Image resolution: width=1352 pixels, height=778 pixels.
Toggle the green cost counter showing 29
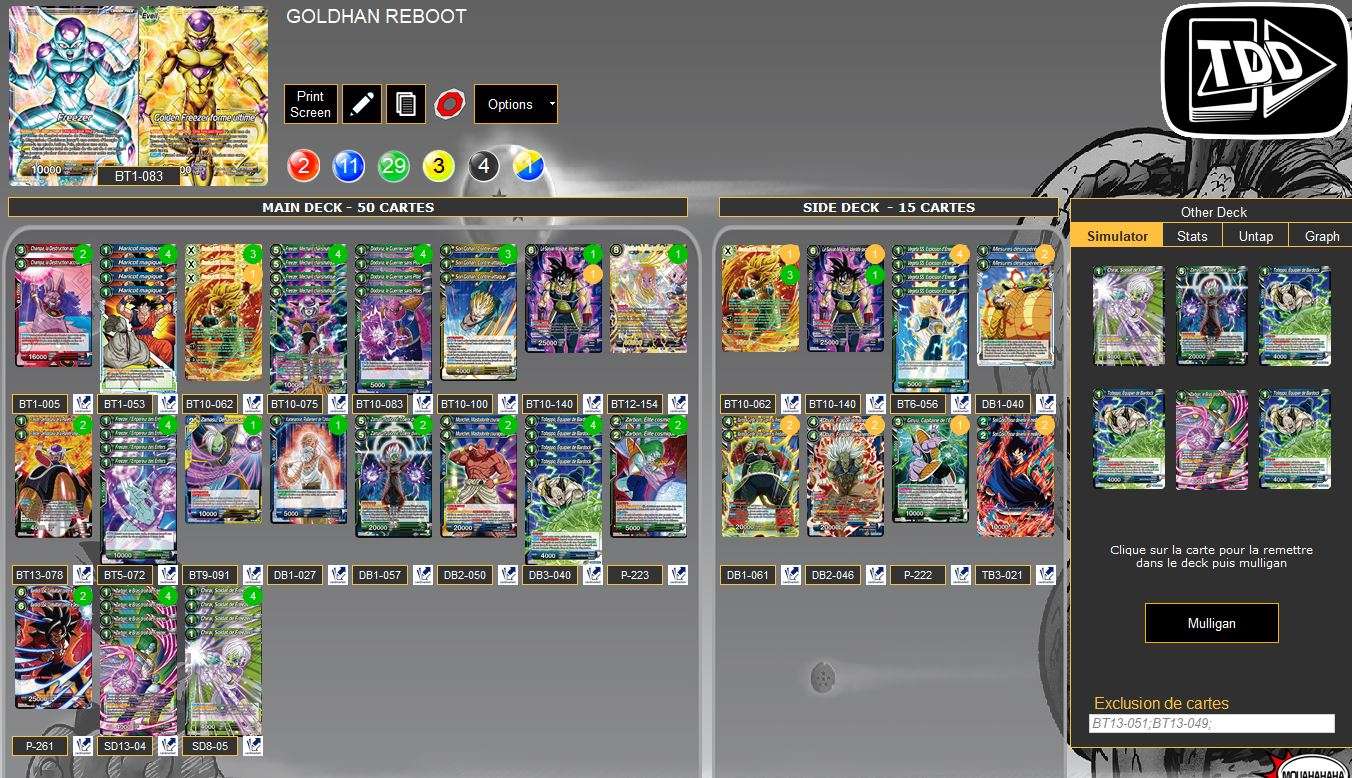pyautogui.click(x=393, y=165)
